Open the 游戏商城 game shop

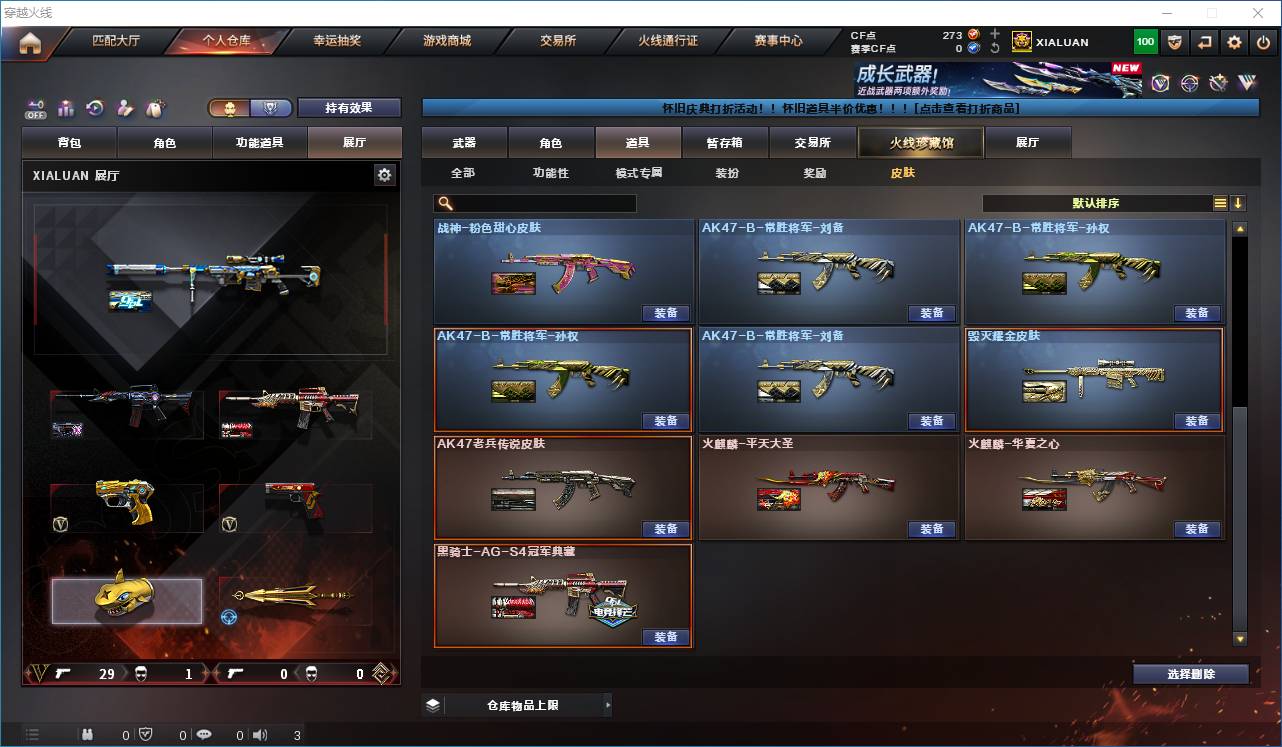(x=446, y=41)
